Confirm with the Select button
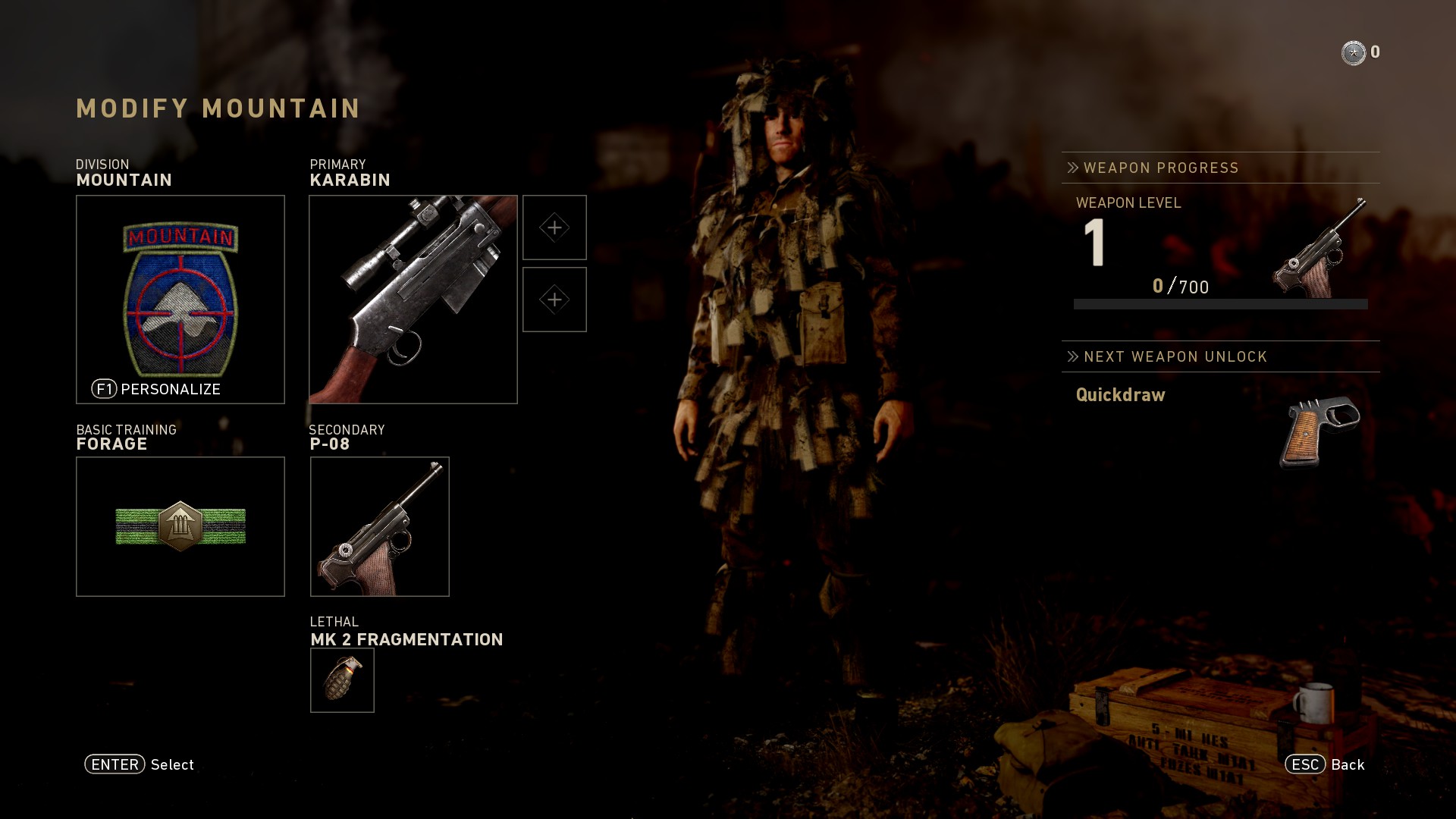Image resolution: width=1456 pixels, height=819 pixels. (x=140, y=764)
